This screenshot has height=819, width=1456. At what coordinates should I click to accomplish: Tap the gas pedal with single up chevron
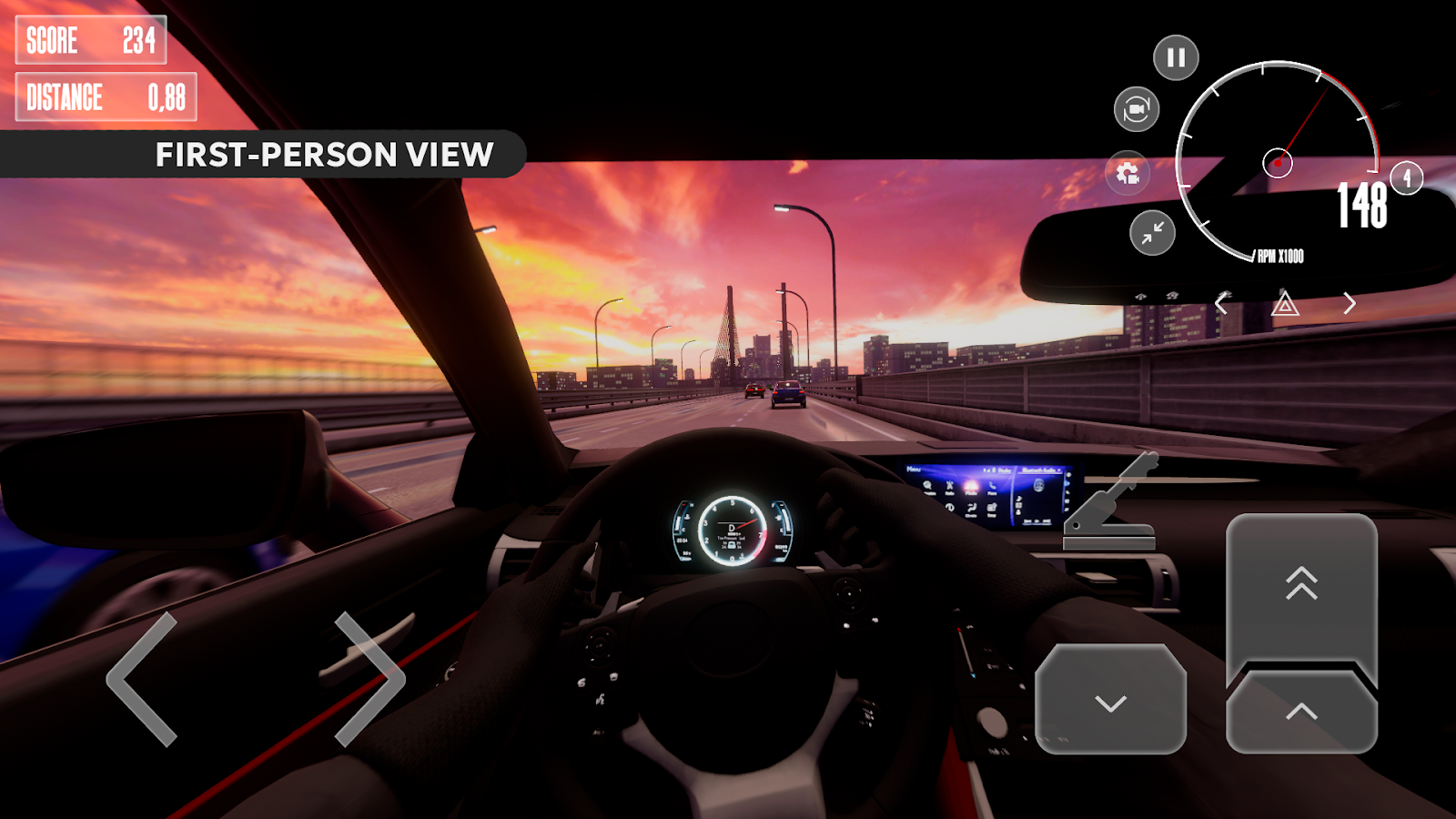point(1301,713)
